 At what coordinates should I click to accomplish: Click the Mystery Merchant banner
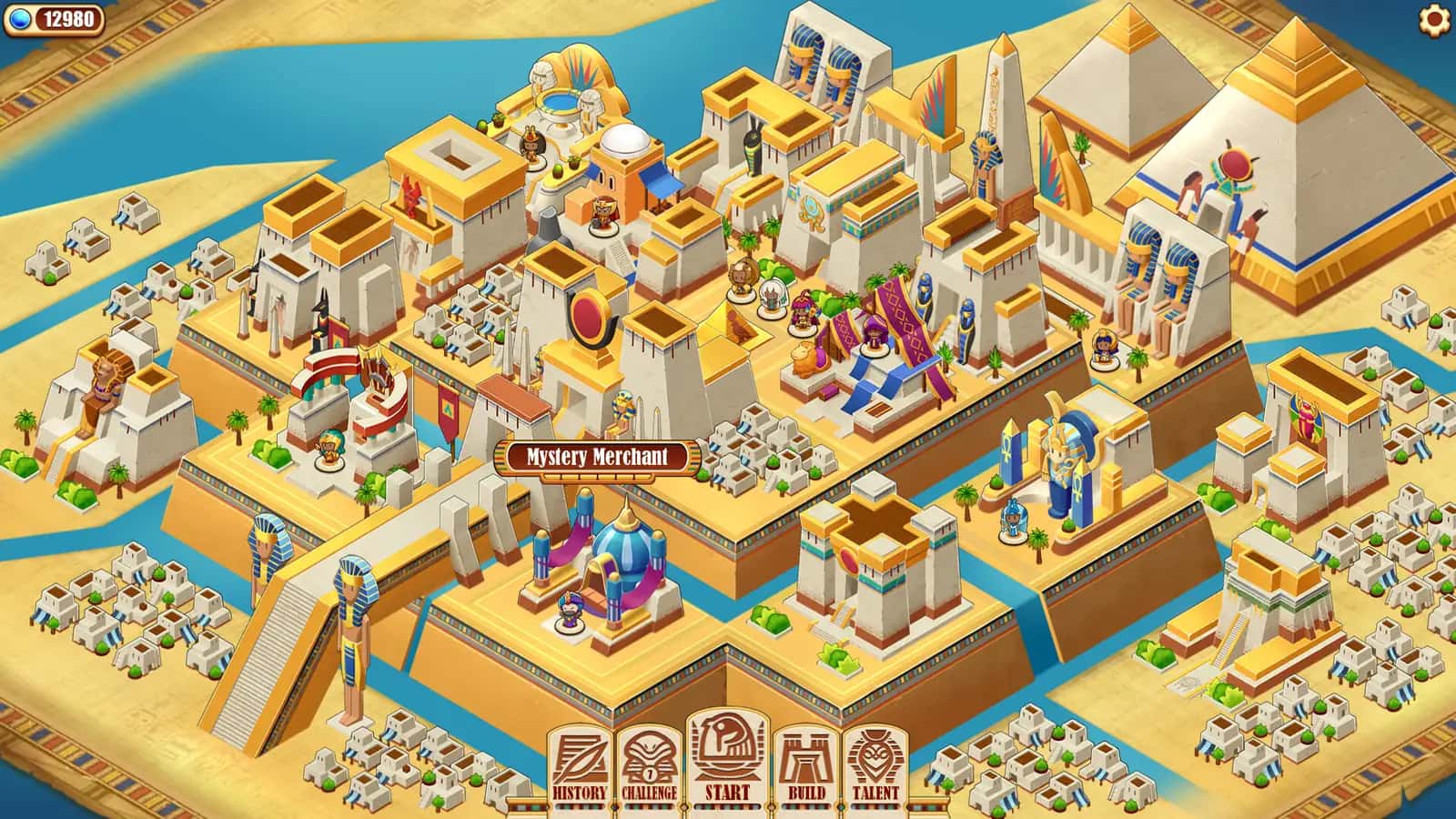[596, 460]
